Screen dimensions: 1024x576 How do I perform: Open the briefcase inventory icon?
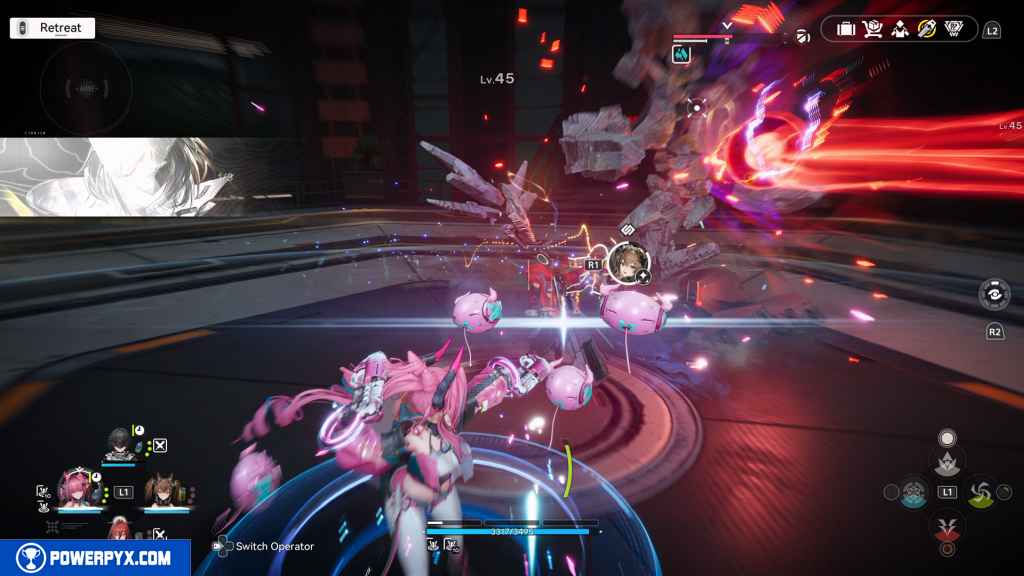[x=846, y=30]
